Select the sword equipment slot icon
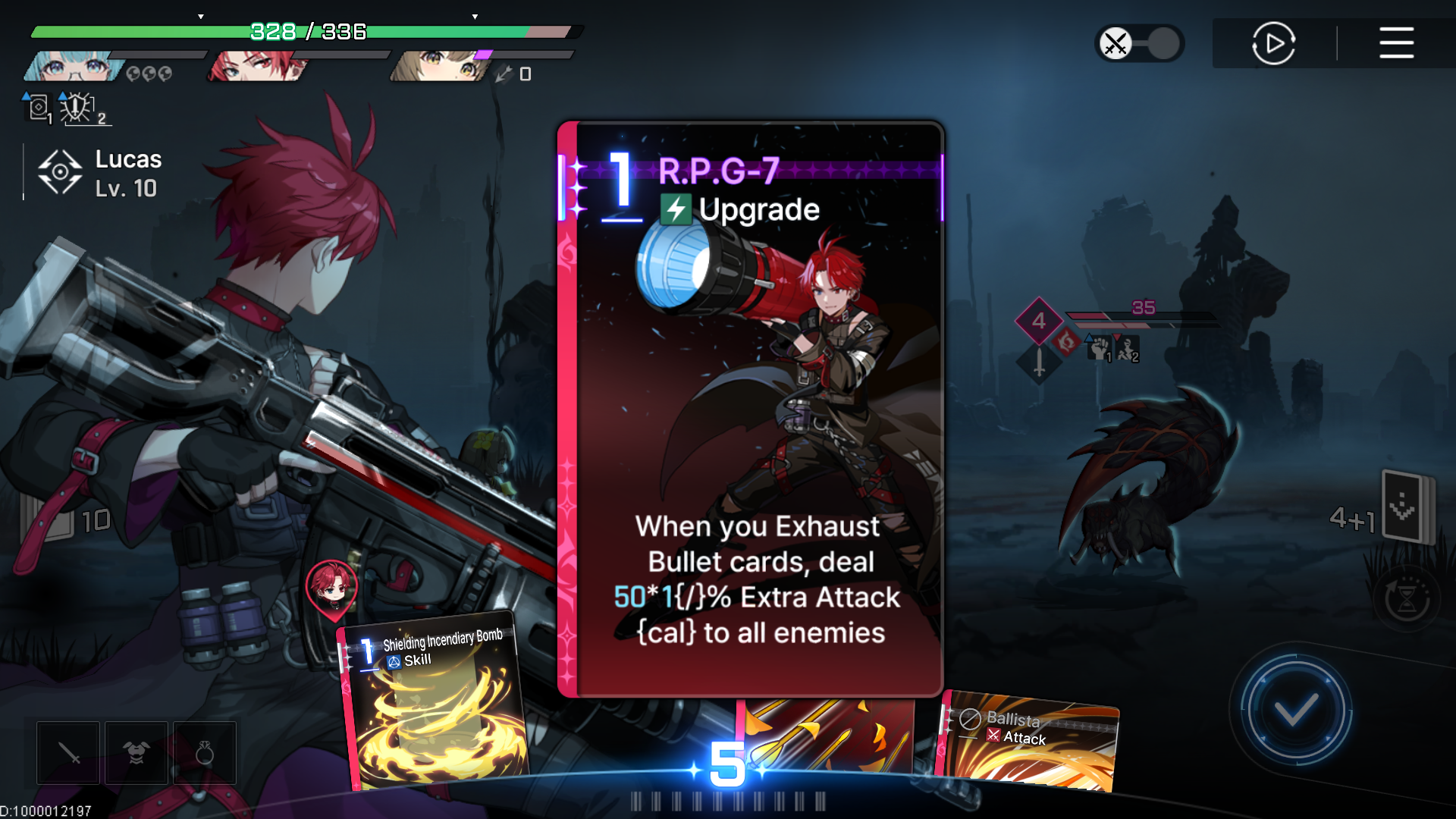 pos(67,752)
